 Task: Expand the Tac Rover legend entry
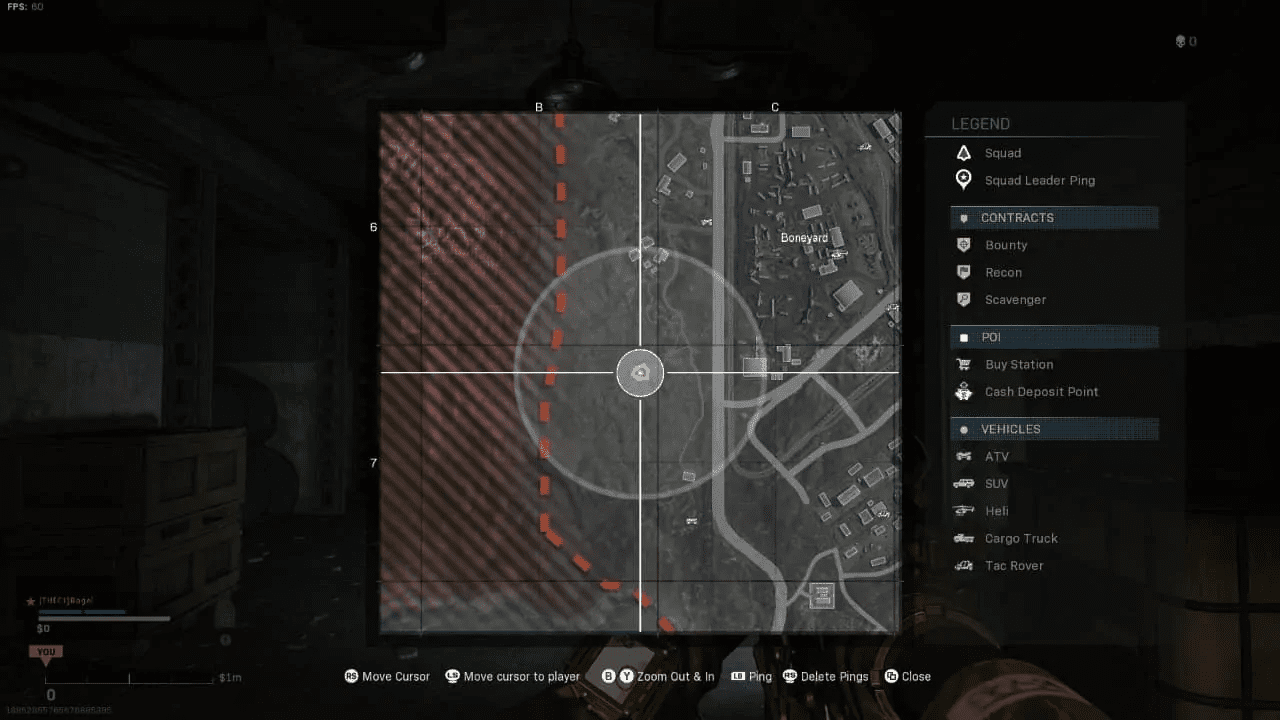[1014, 565]
